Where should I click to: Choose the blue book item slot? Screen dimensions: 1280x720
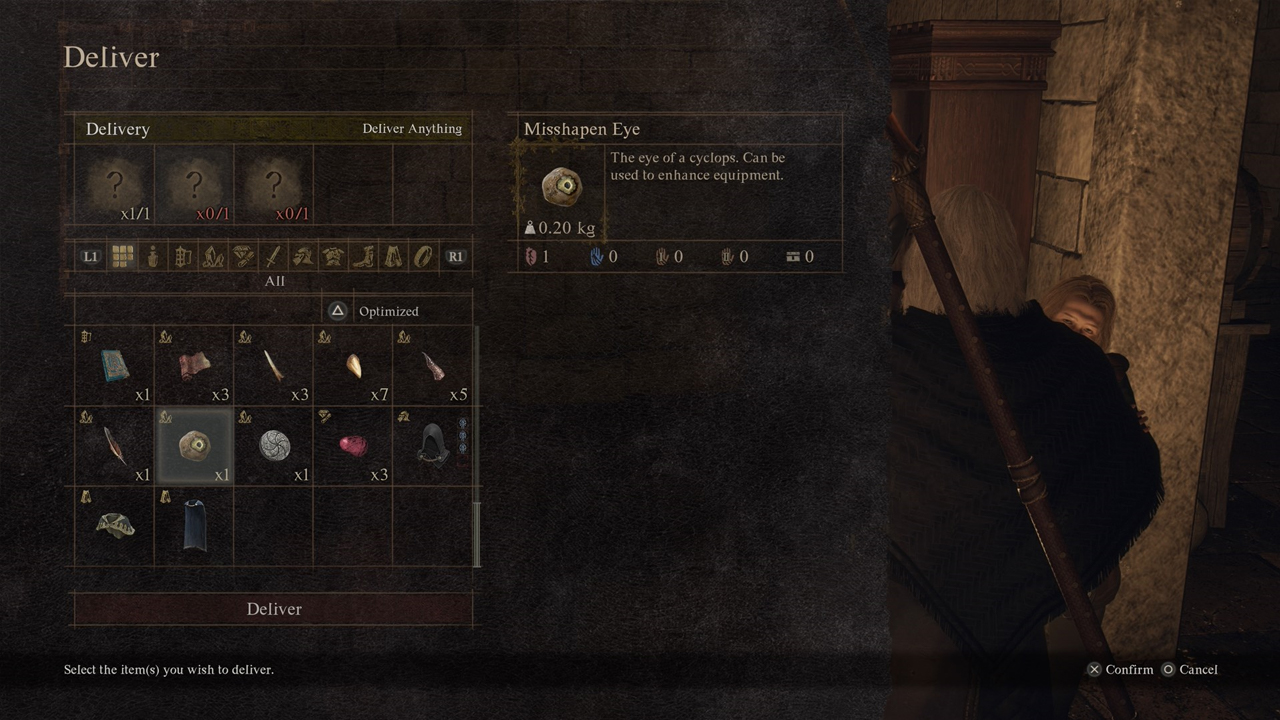[114, 366]
